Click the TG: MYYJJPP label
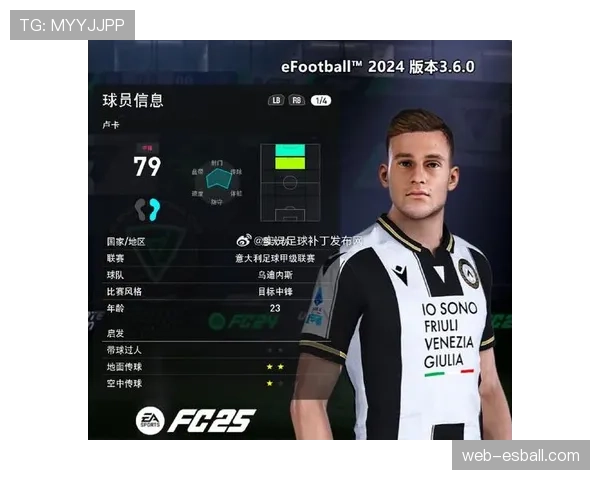600x480 pixels. (x=72, y=24)
